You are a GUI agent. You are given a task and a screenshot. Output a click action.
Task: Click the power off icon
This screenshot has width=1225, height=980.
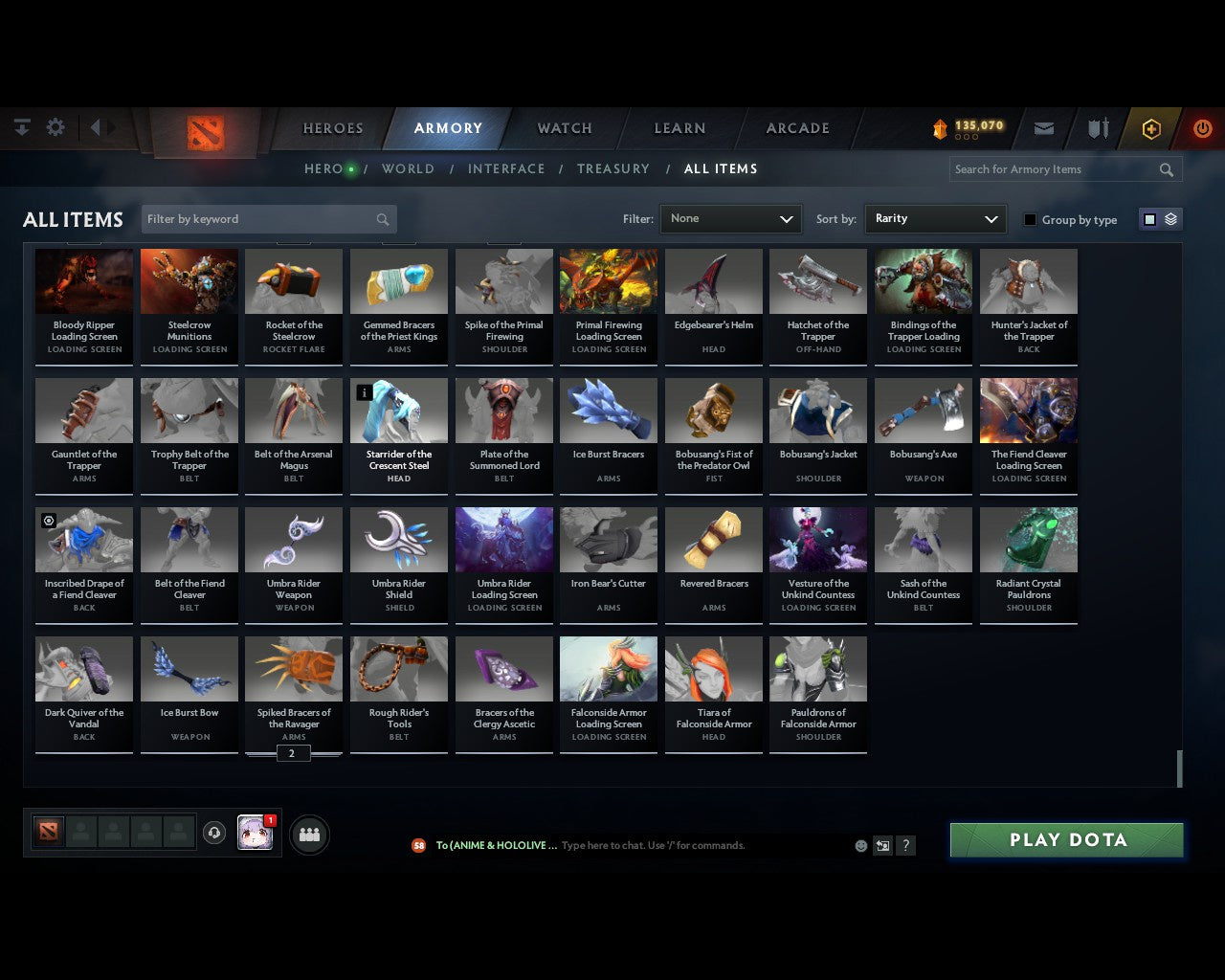[1202, 127]
